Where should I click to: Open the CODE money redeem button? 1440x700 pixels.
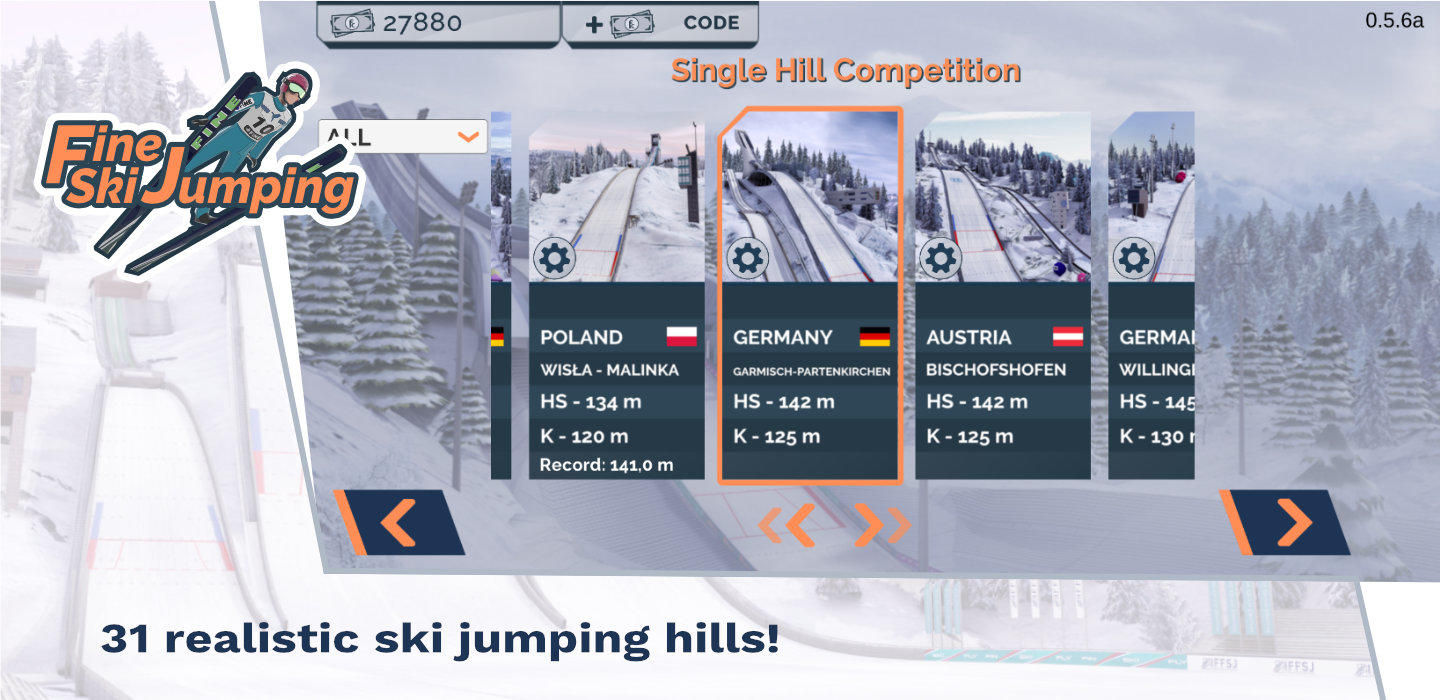(660, 23)
